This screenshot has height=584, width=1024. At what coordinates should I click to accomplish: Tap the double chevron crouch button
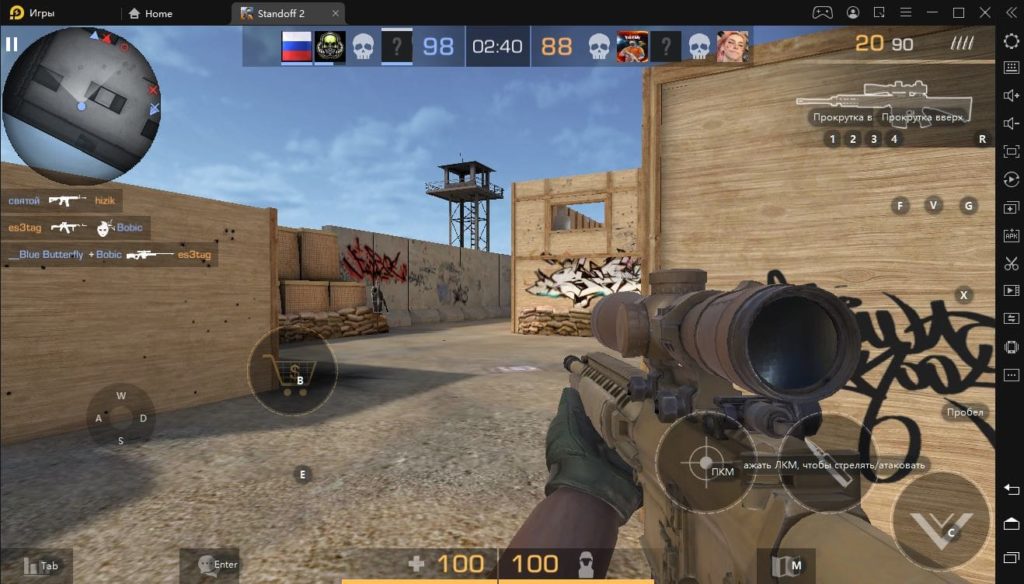click(x=940, y=521)
